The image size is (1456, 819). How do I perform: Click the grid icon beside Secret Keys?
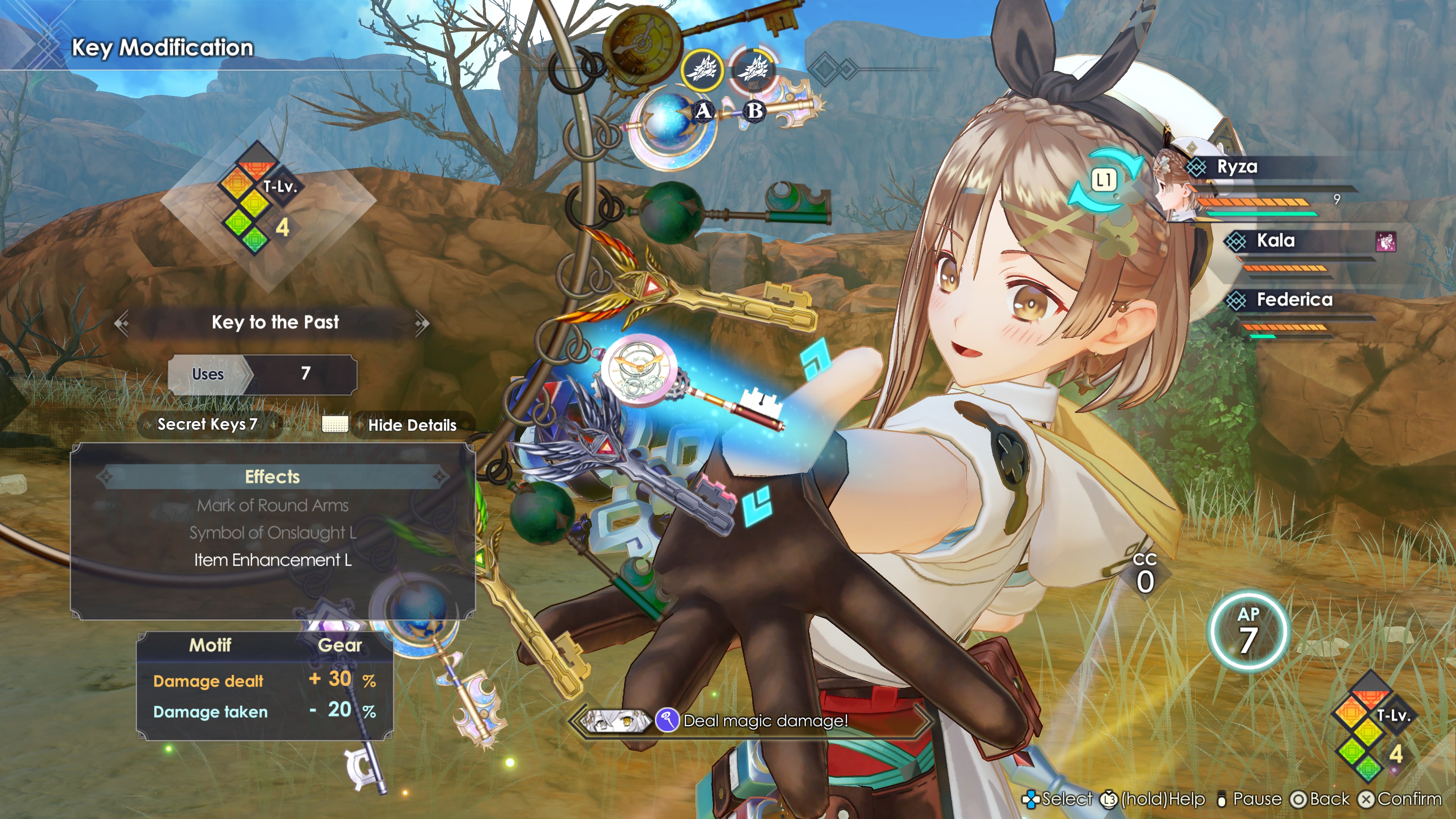(x=335, y=425)
